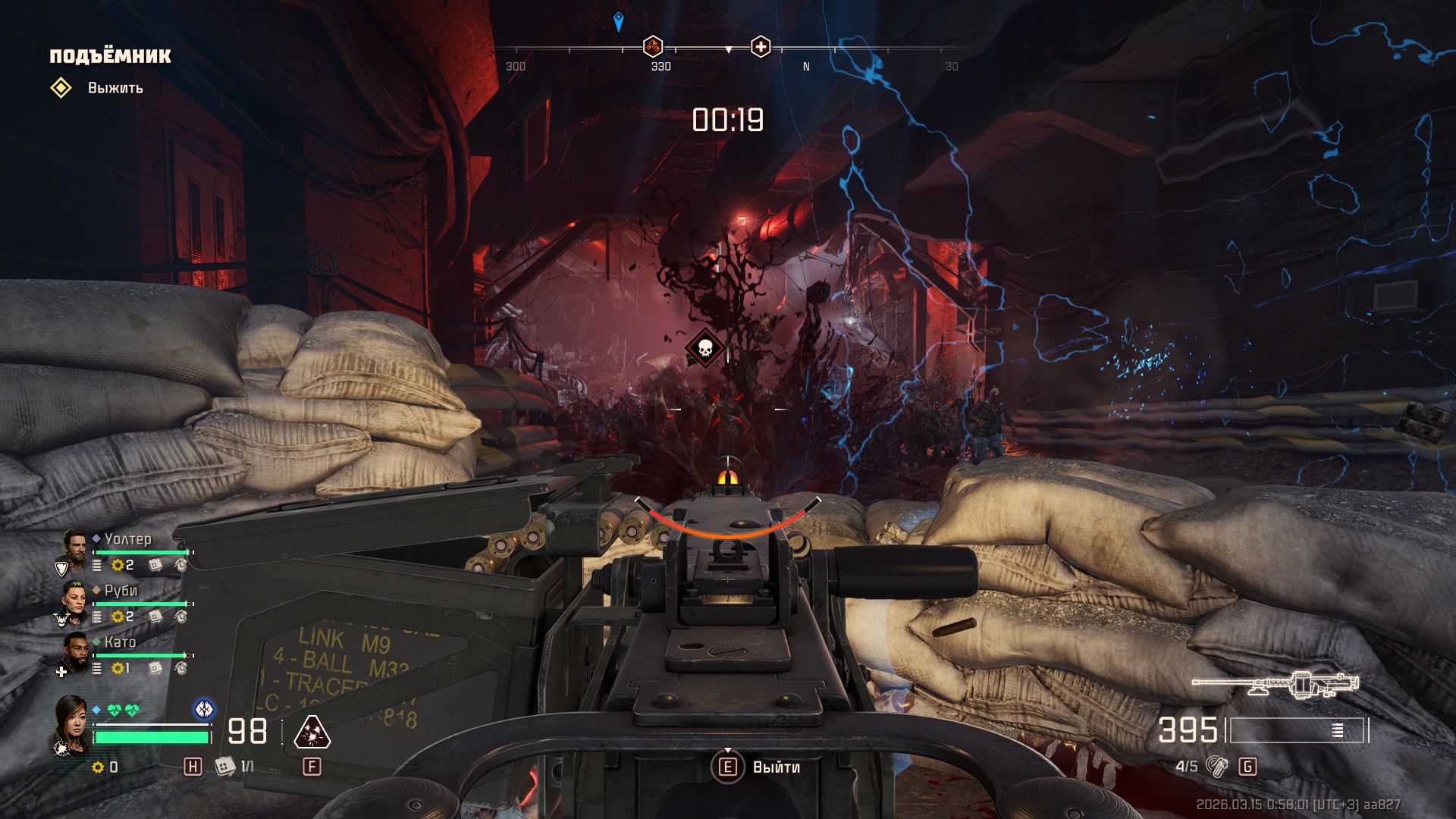Select the medical cross compass marker
The image size is (1456, 819).
(x=761, y=47)
